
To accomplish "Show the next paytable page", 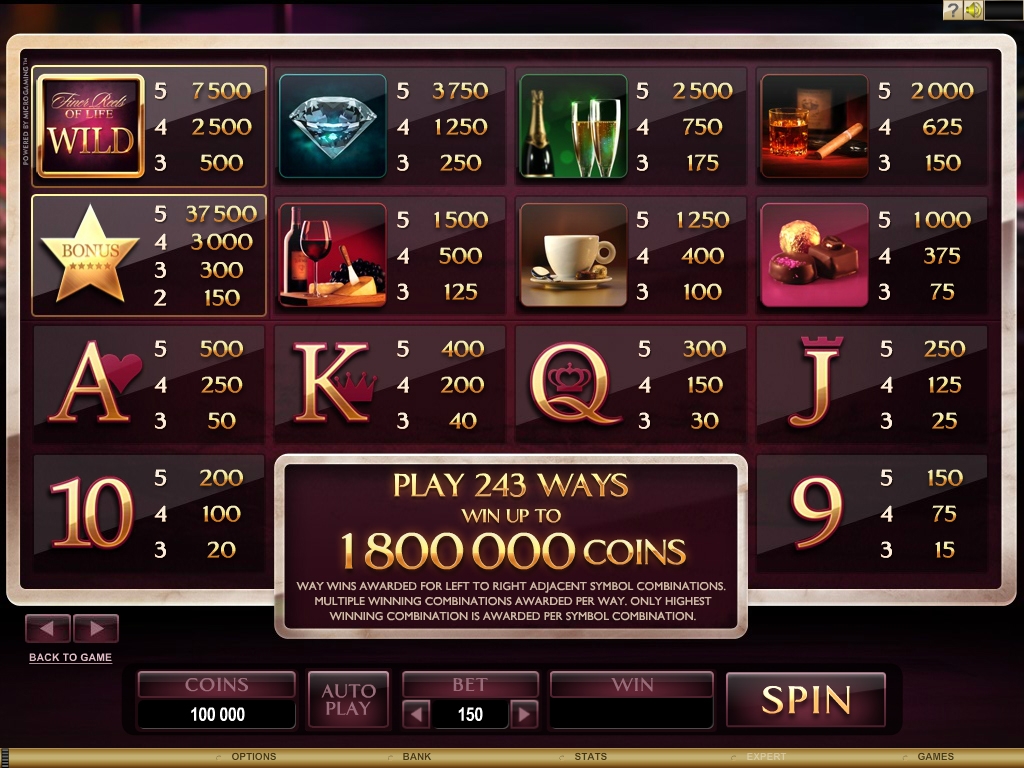I will pyautogui.click(x=96, y=628).
